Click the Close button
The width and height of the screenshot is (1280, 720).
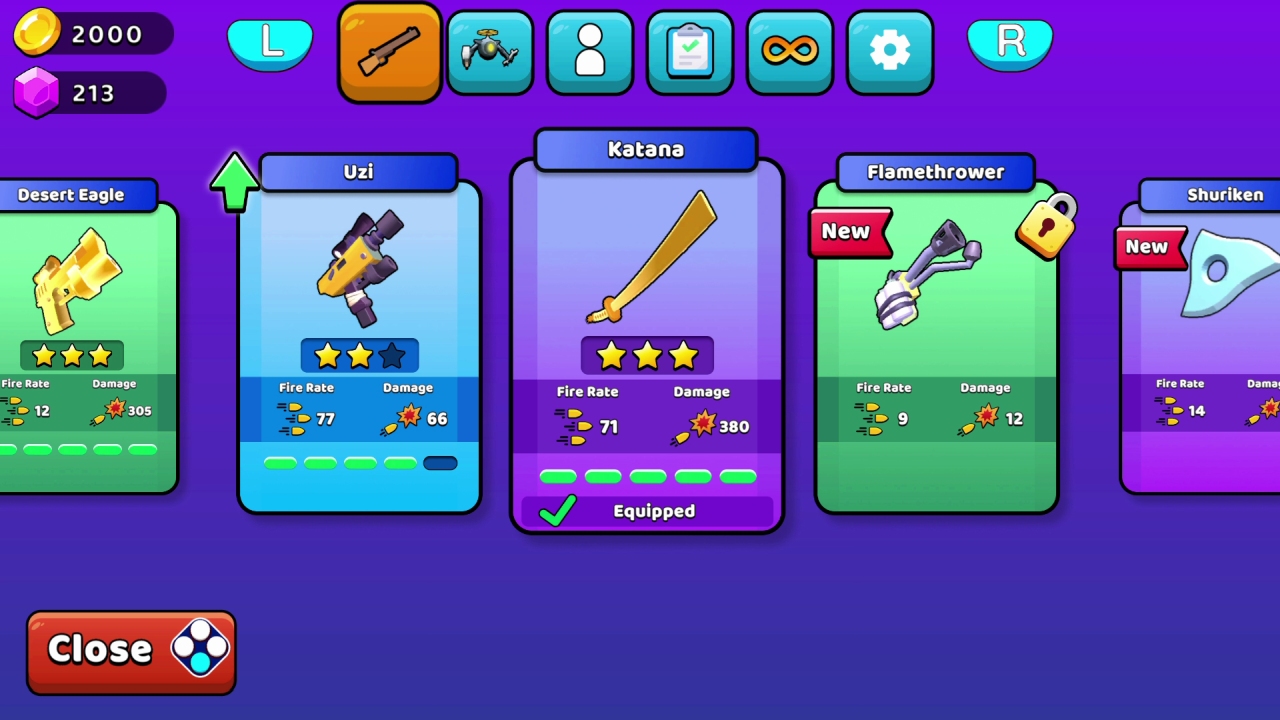[130, 650]
